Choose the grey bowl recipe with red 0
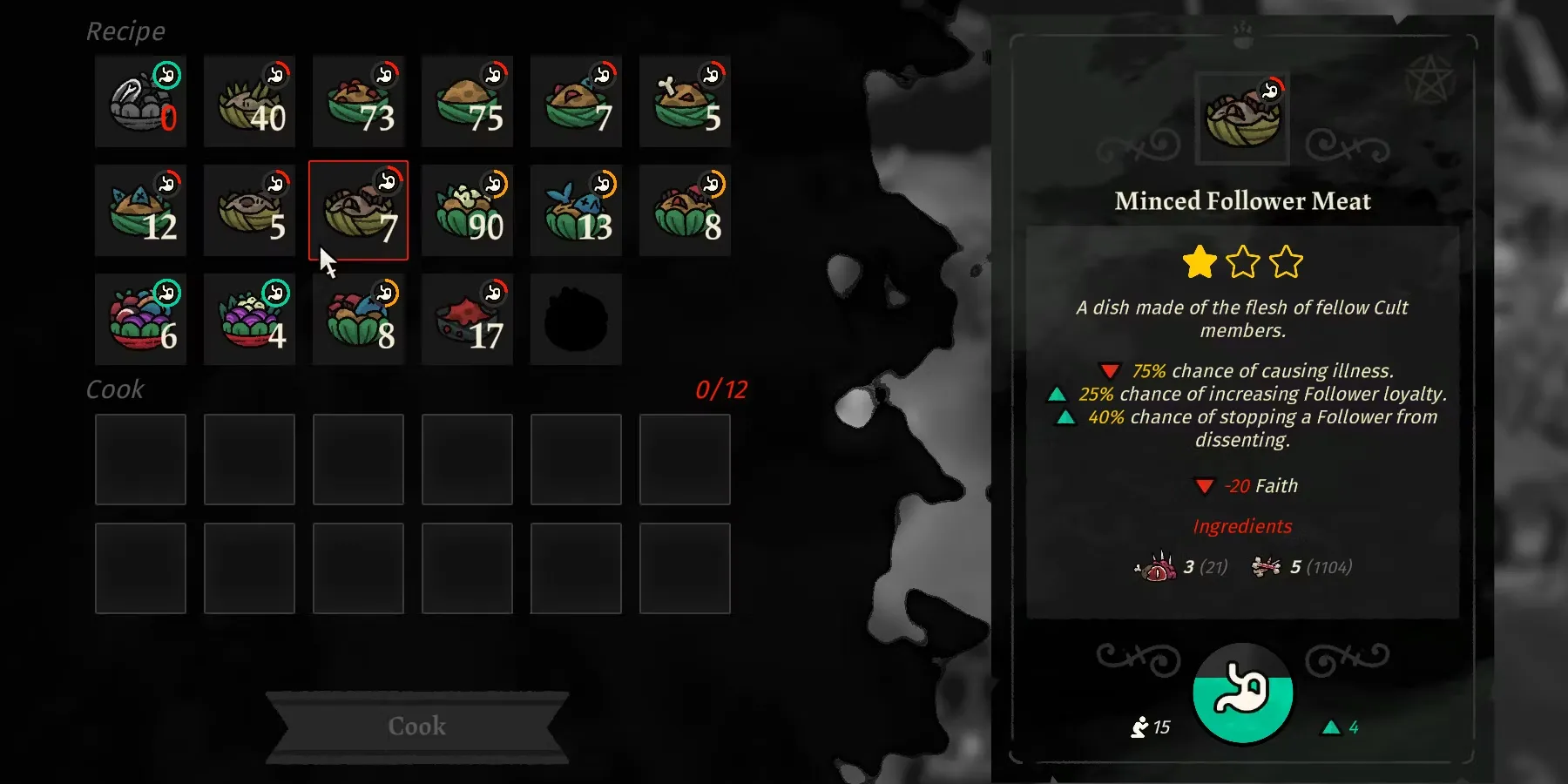The image size is (1568, 784). point(140,101)
